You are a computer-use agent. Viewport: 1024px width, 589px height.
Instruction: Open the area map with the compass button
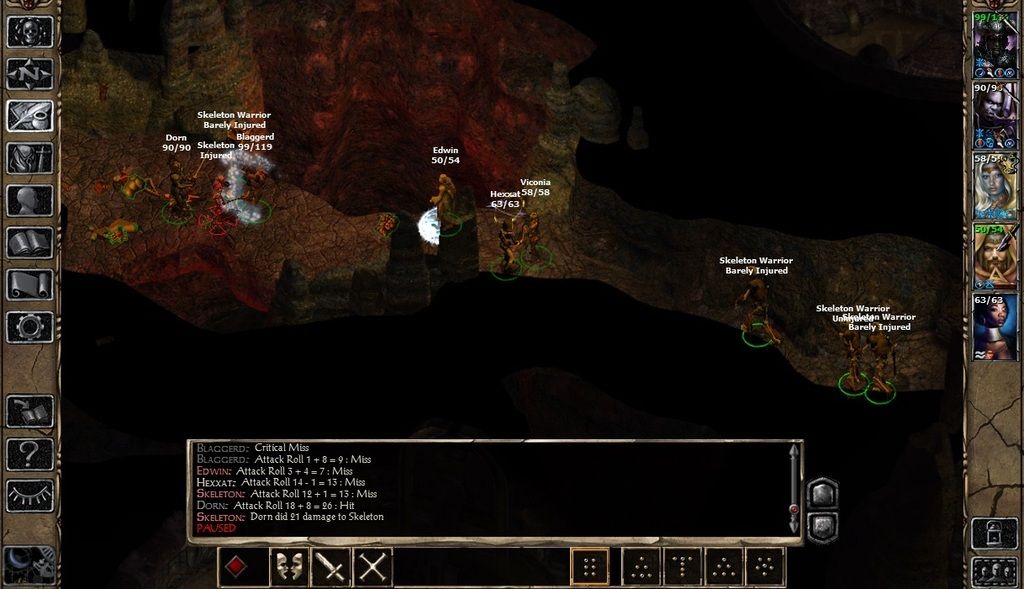tap(30, 74)
